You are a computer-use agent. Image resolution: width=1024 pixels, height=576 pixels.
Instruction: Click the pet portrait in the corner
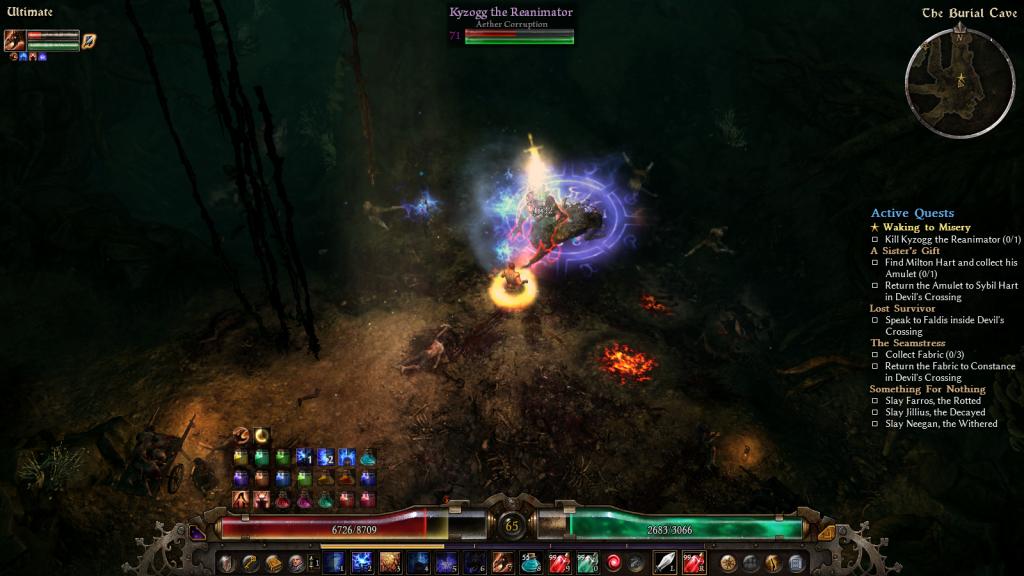click(14, 41)
